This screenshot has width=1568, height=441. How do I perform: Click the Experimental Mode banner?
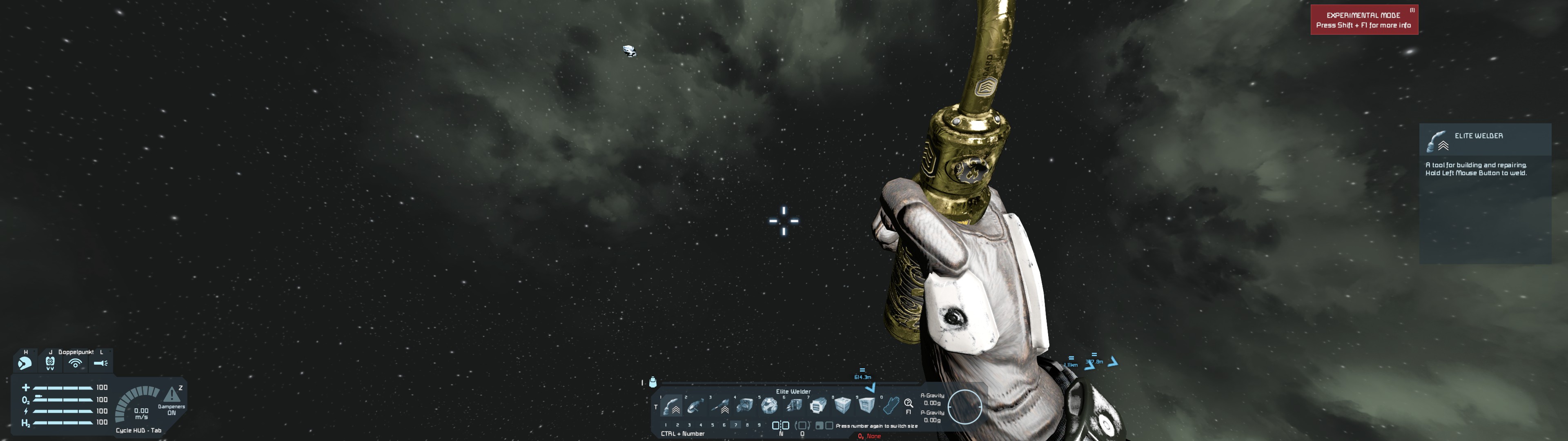pyautogui.click(x=1363, y=20)
